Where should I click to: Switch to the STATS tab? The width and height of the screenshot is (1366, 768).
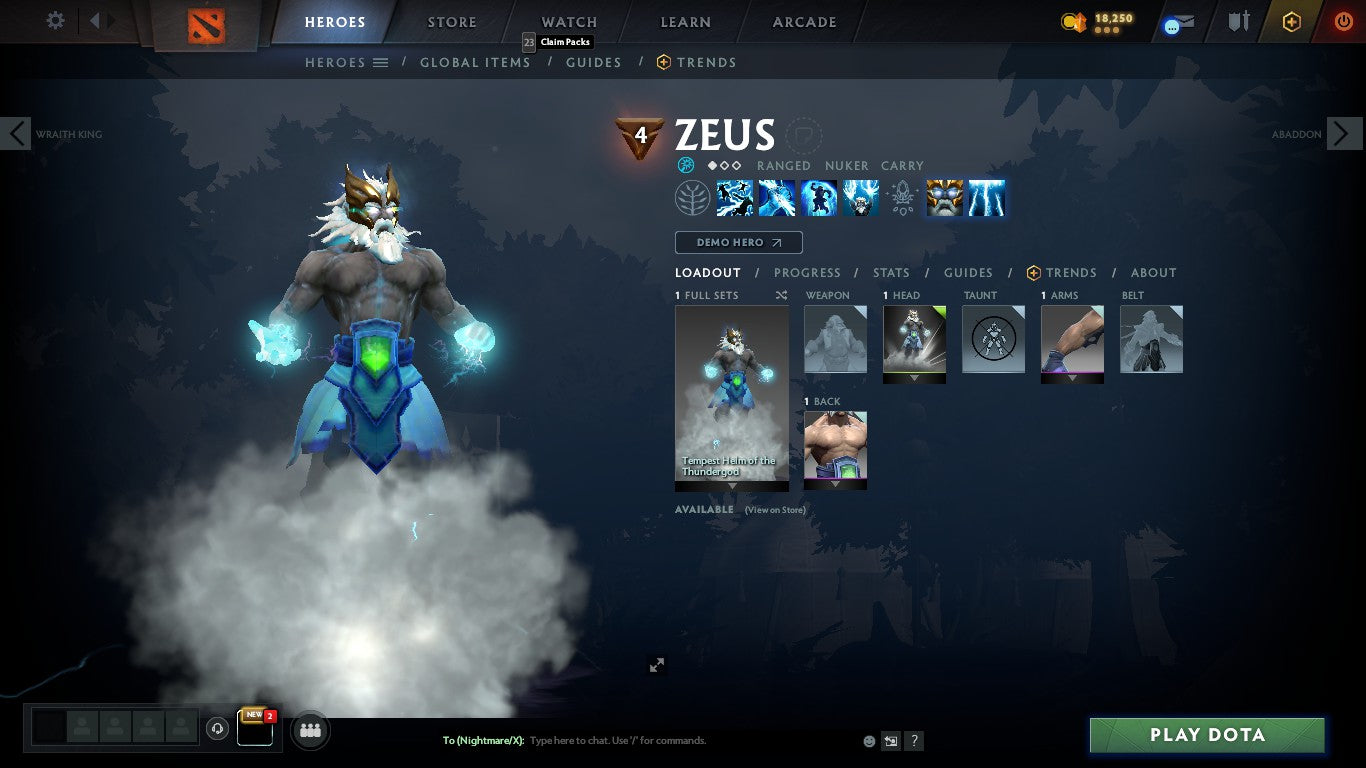point(890,272)
